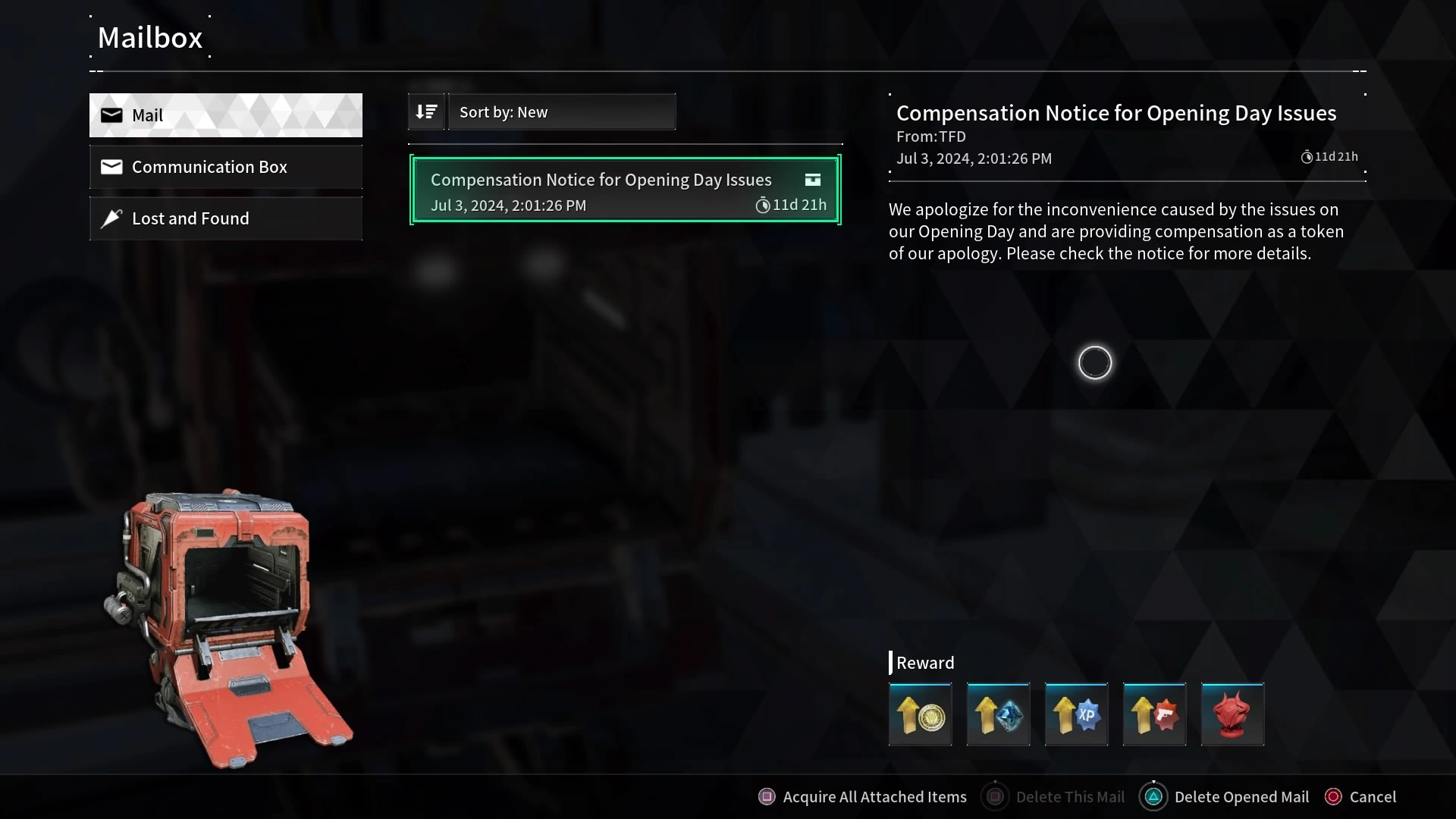Screen dimensions: 1456x819
Task: Cancel out of the Mailbox
Action: [1360, 797]
